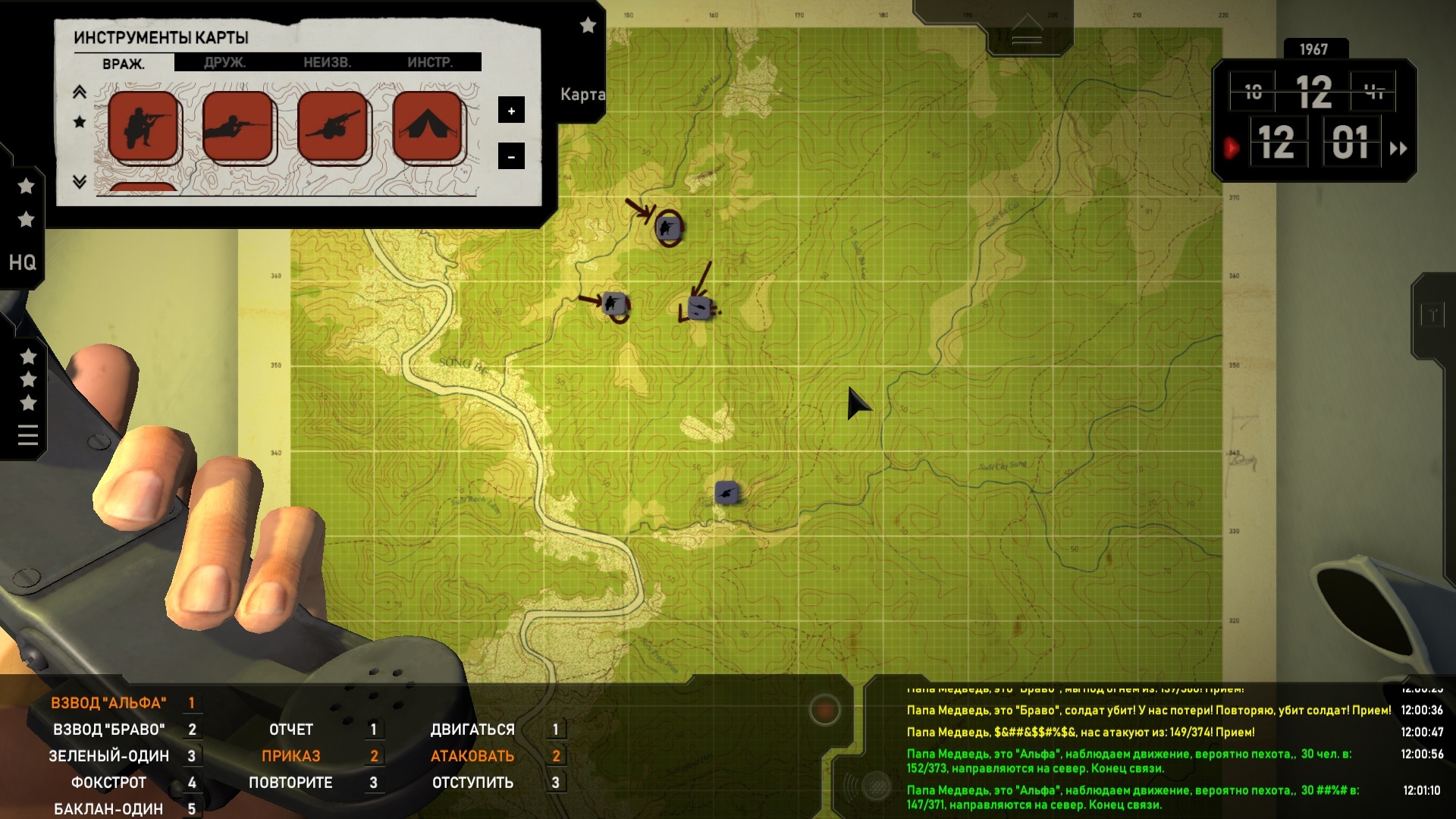Choose ПОВТОРИТЕ command
The height and width of the screenshot is (819, 1456).
click(x=291, y=783)
